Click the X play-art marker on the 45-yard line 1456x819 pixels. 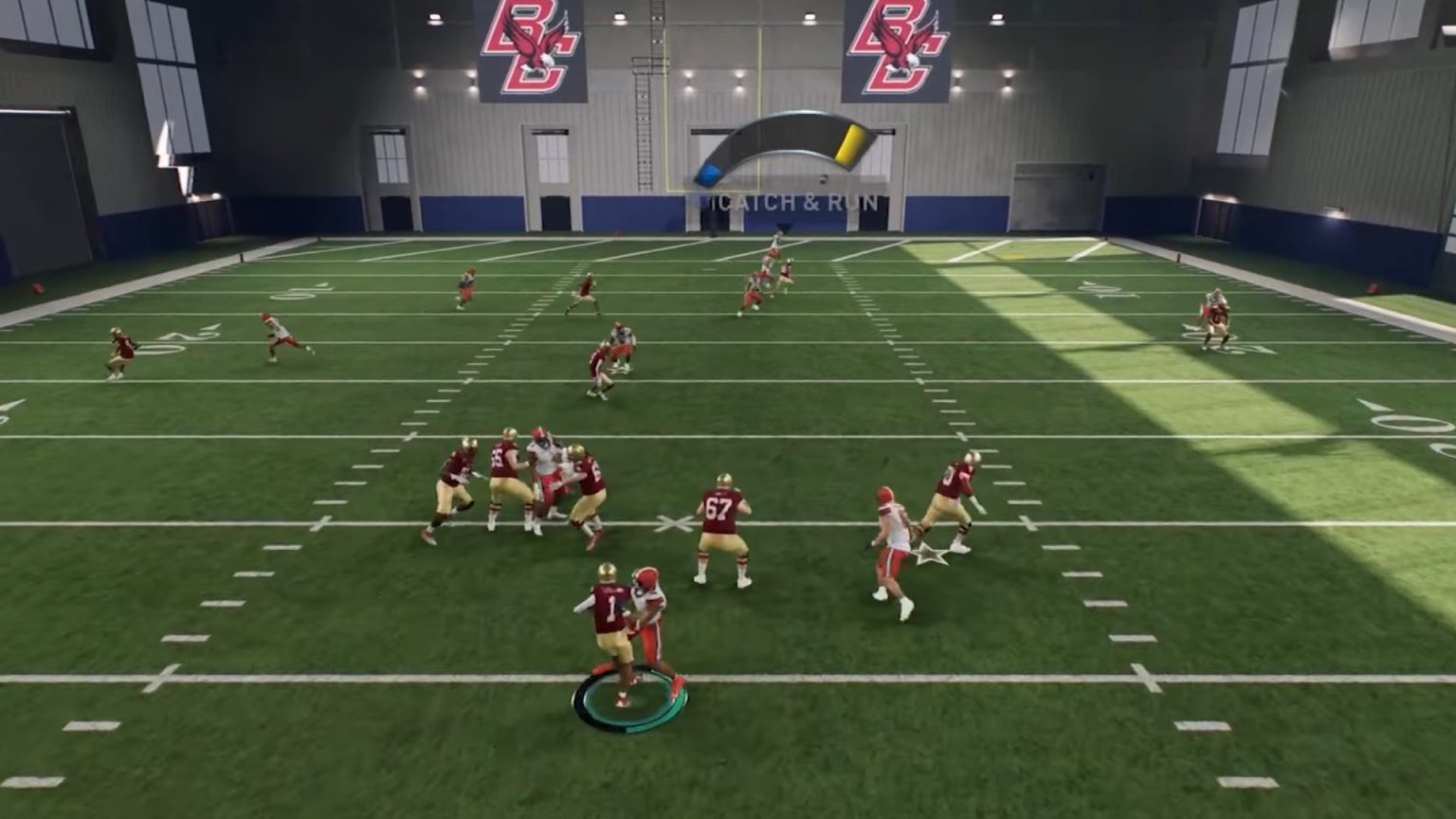674,522
